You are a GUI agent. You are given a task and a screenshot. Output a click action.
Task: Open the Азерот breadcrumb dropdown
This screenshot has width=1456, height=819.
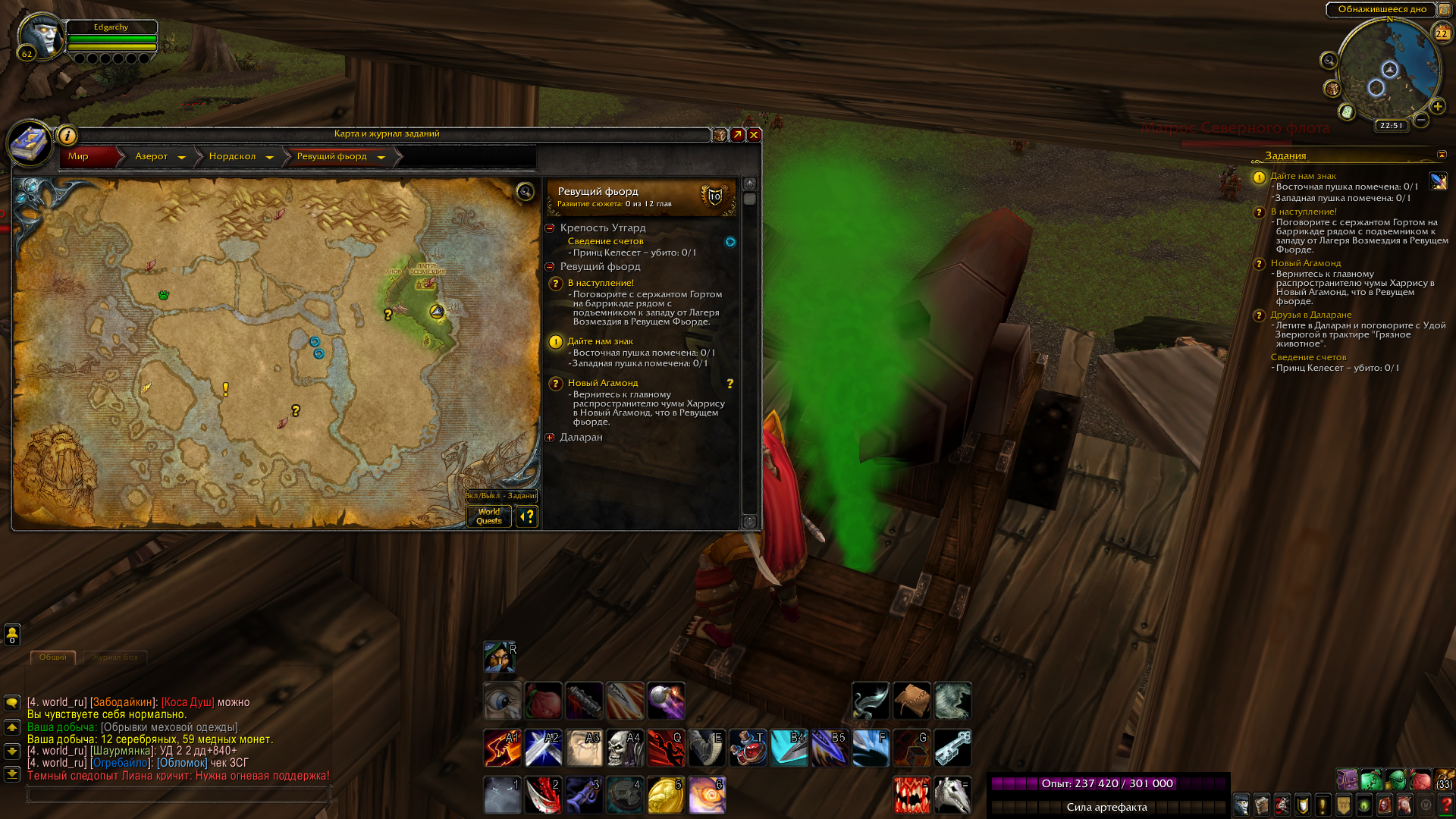click(x=181, y=157)
